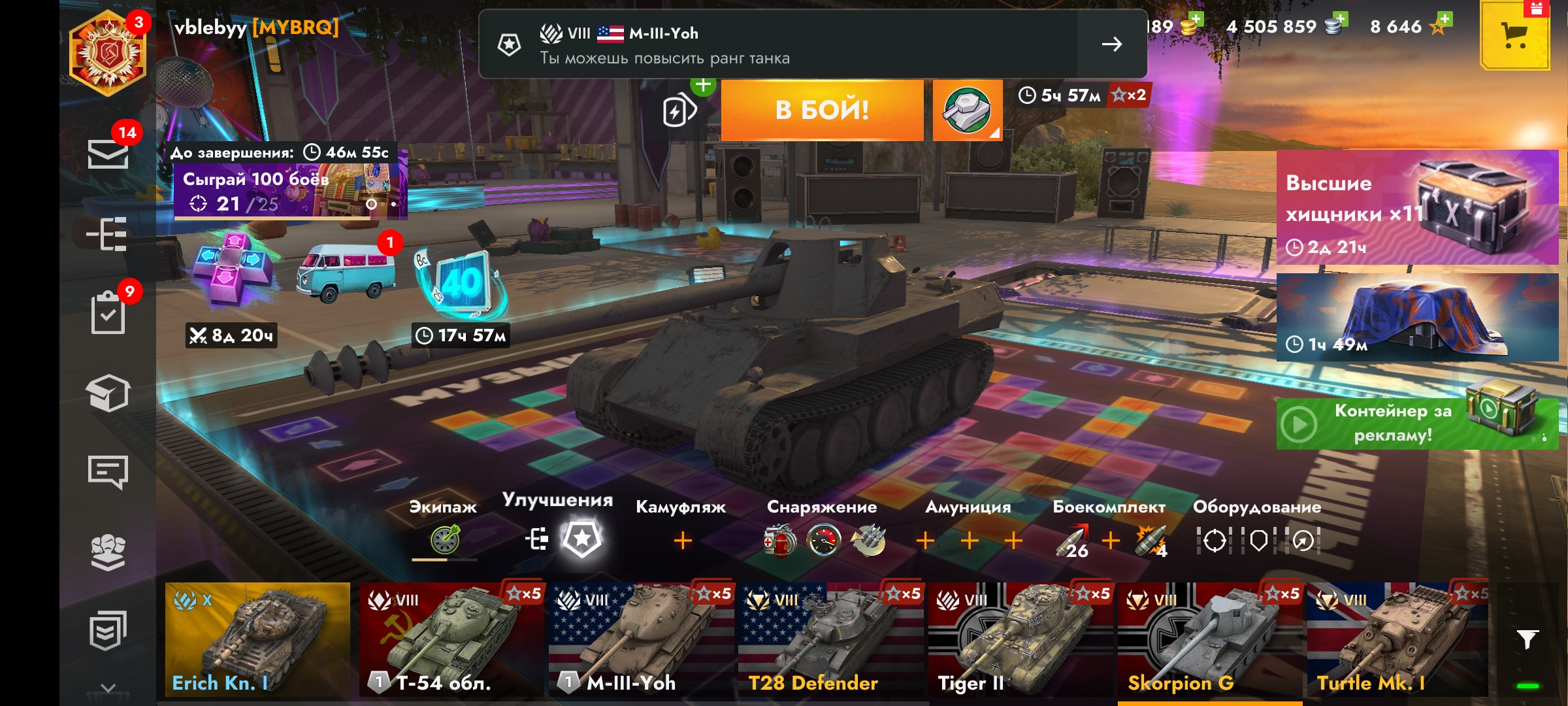This screenshot has width=1568, height=706.
Task: Open the player profile rank badge
Action: coord(108,54)
